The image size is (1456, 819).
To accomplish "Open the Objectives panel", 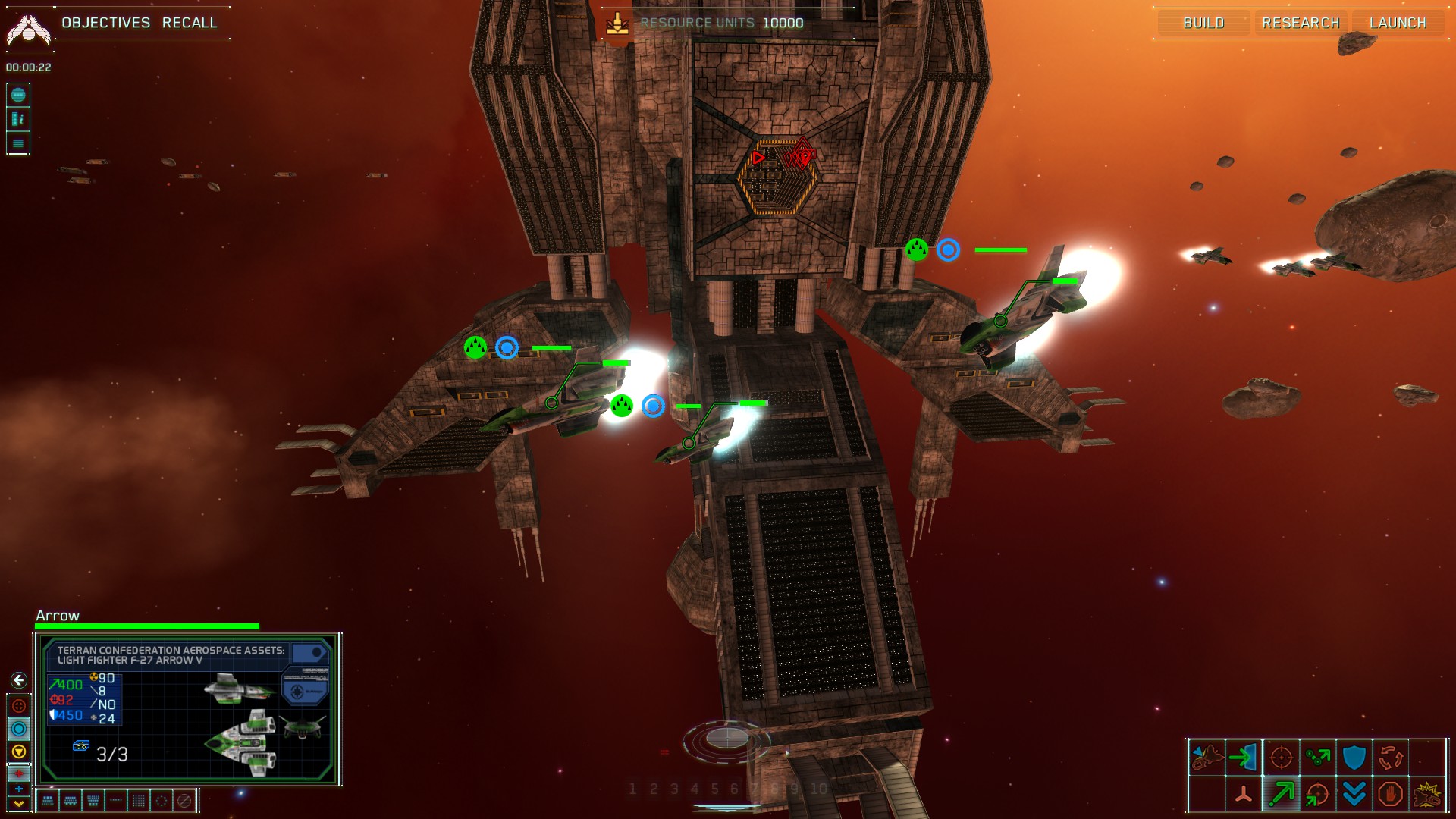I will pyautogui.click(x=106, y=23).
